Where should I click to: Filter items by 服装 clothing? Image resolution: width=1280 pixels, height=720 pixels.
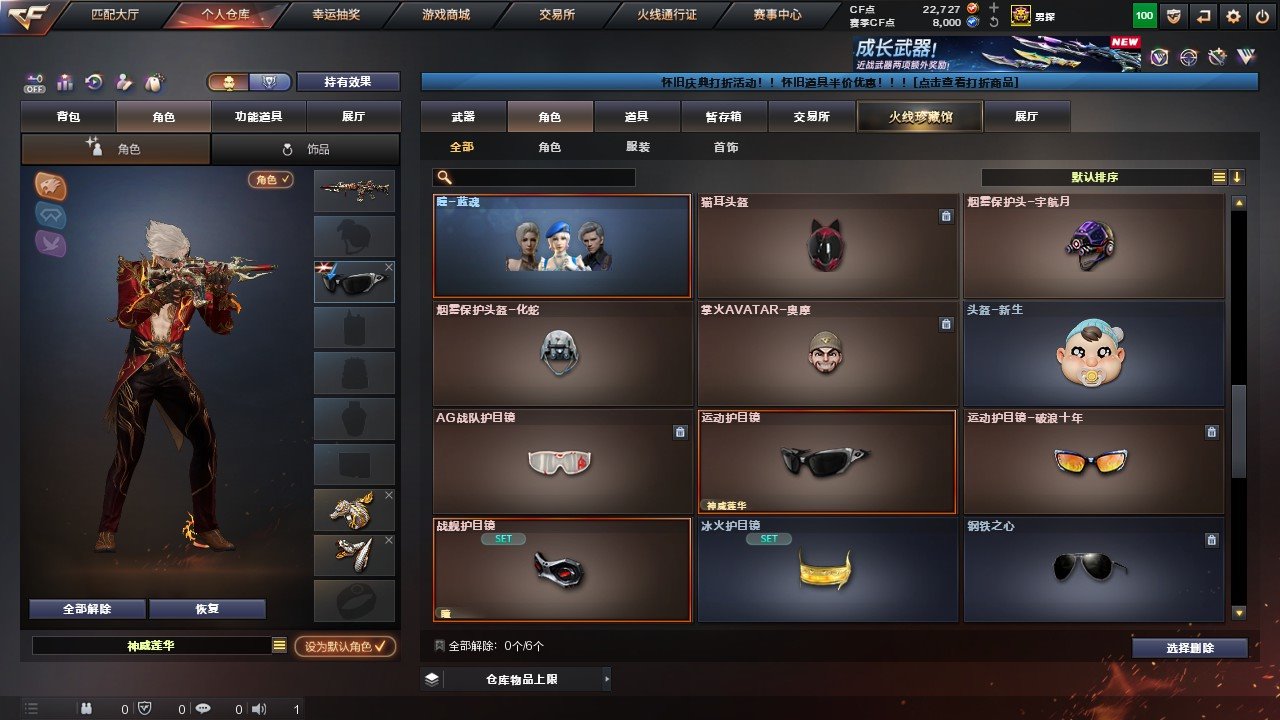637,147
